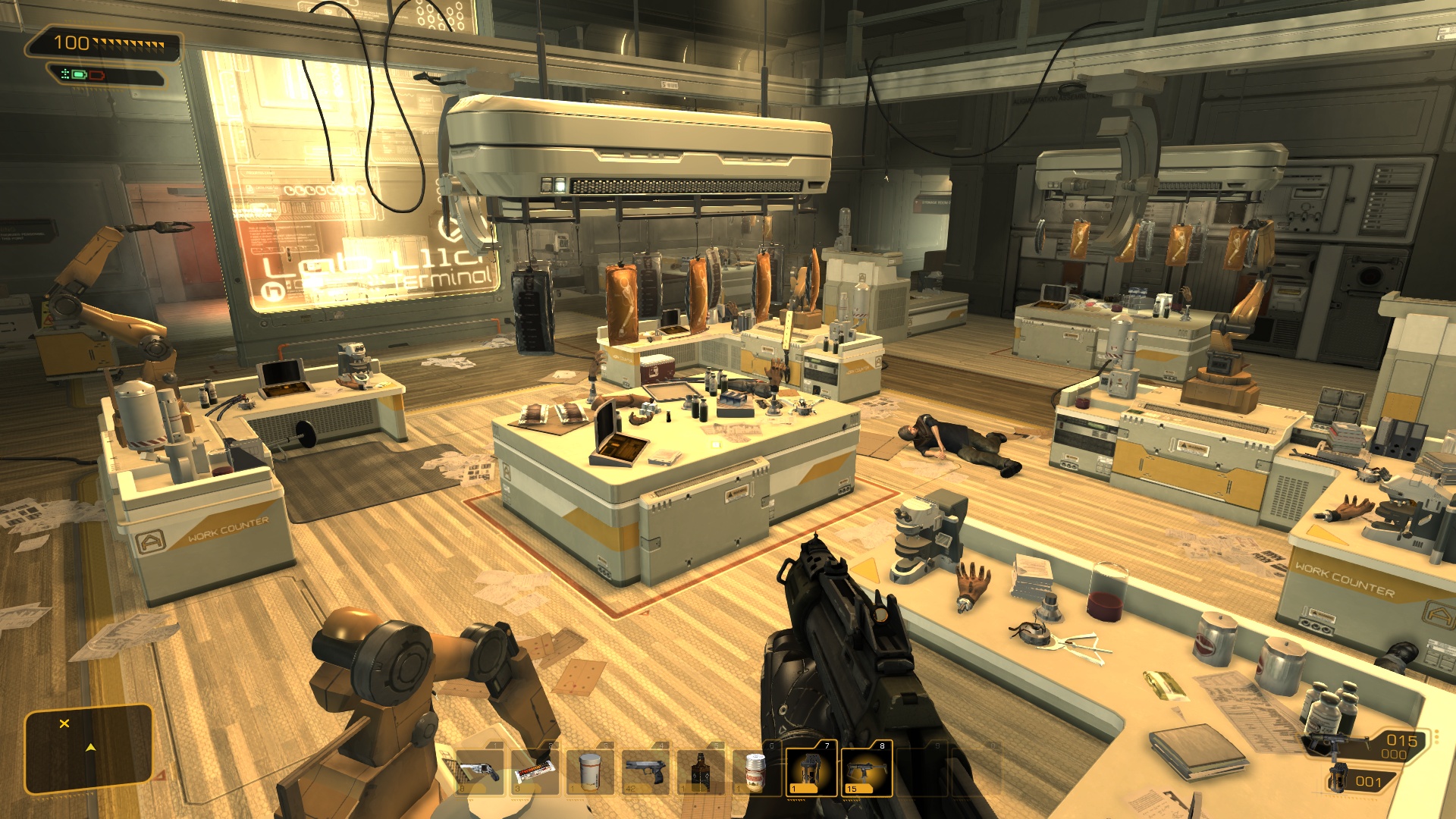Select the red-labelled jar in slot 6
The height and width of the screenshot is (819, 1456).
click(x=755, y=770)
